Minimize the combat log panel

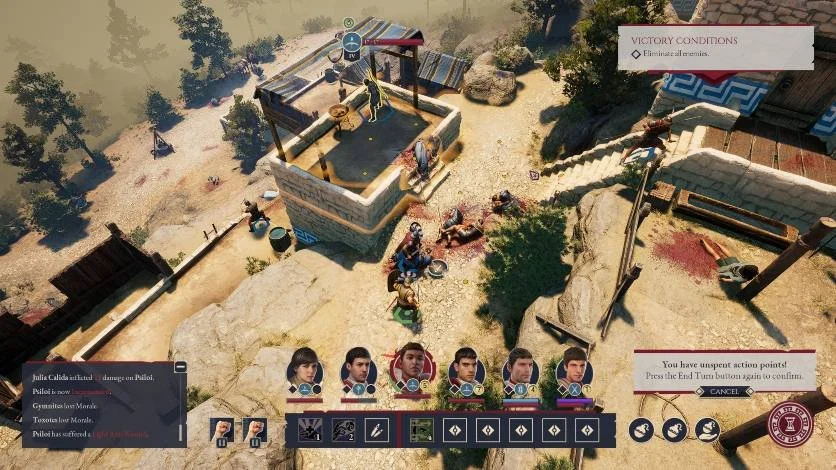click(x=180, y=367)
